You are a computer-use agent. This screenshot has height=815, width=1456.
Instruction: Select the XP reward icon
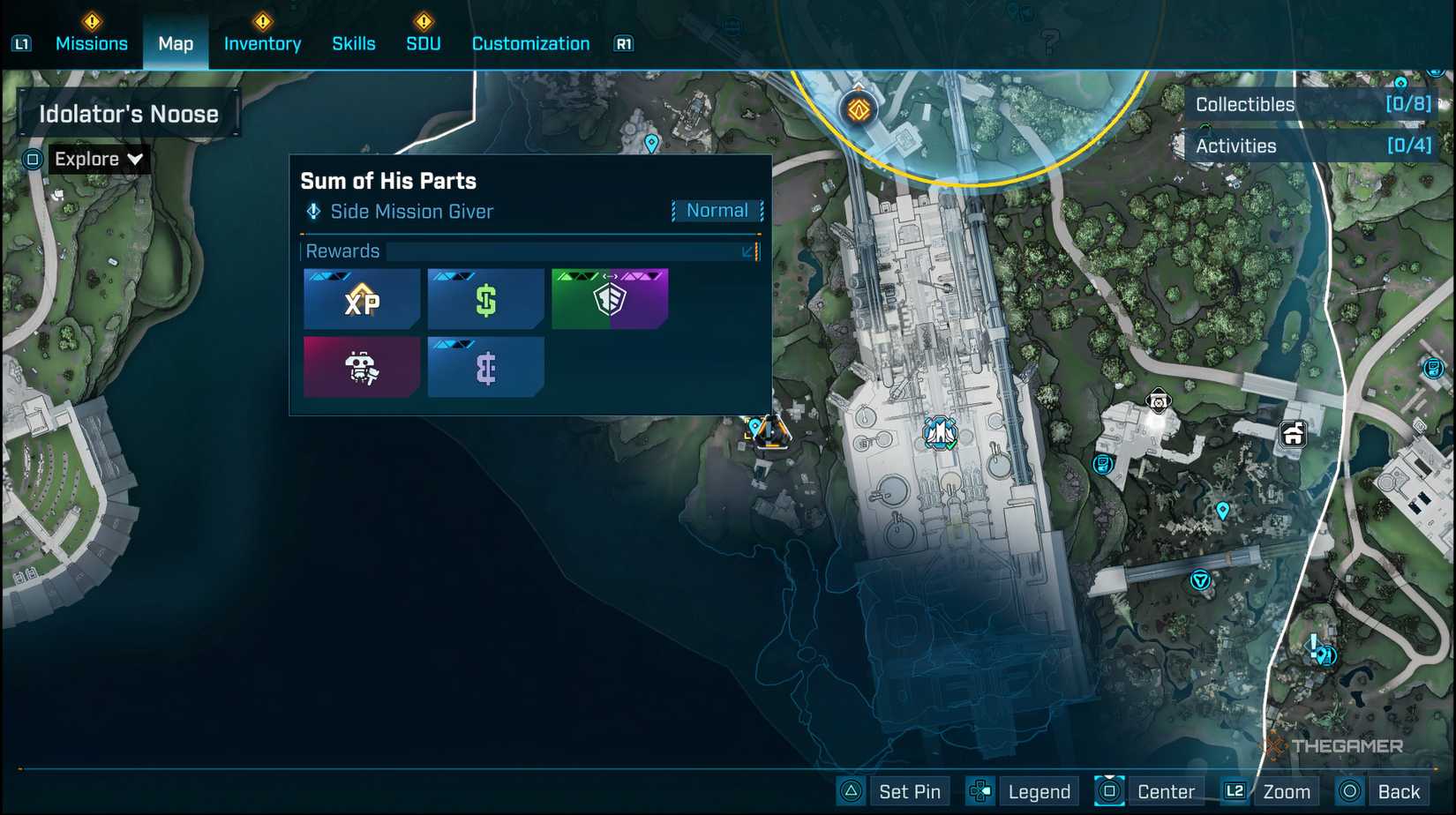pyautogui.click(x=362, y=299)
